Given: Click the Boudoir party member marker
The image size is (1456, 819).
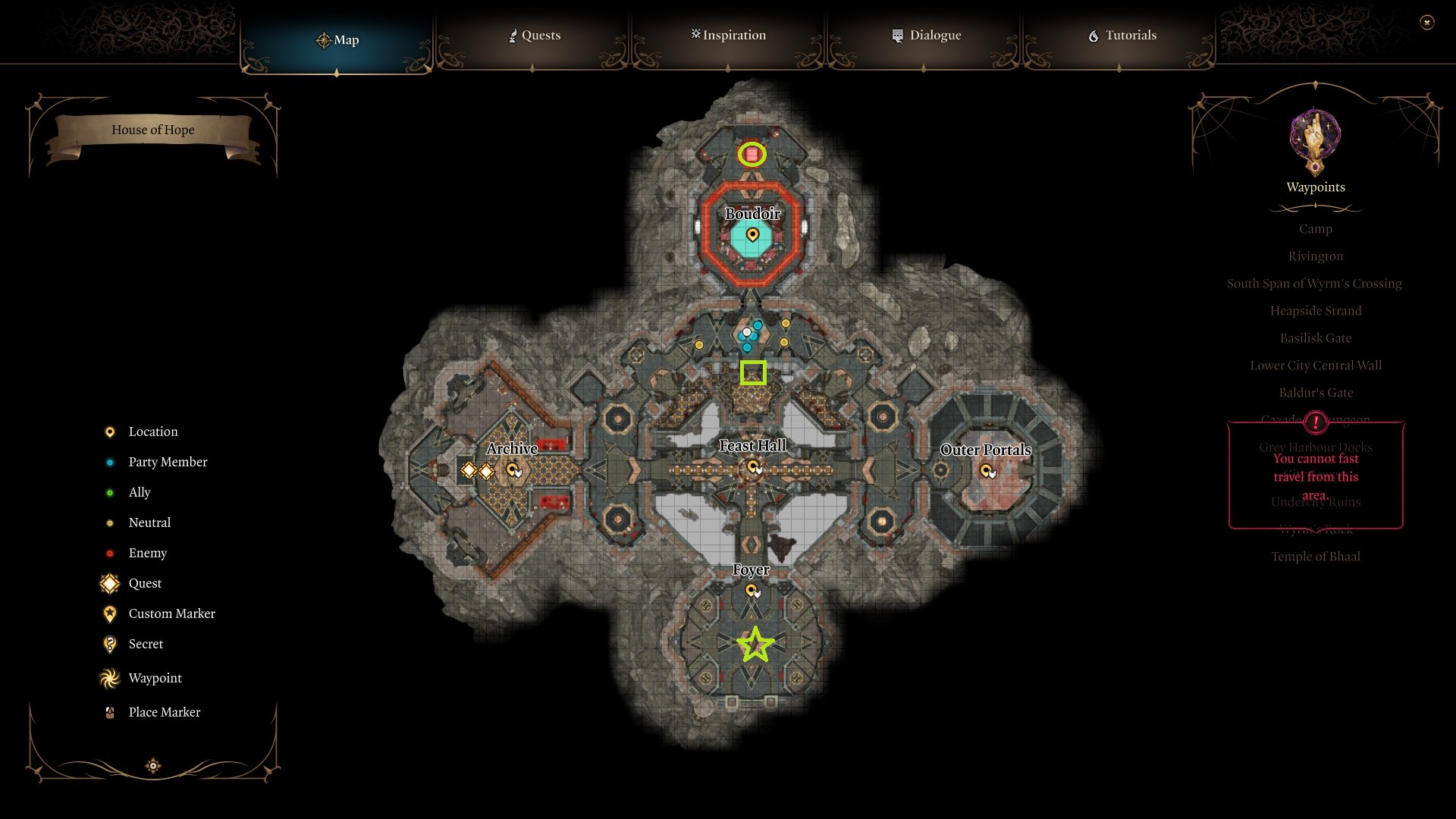Looking at the screenshot, I should point(752,235).
